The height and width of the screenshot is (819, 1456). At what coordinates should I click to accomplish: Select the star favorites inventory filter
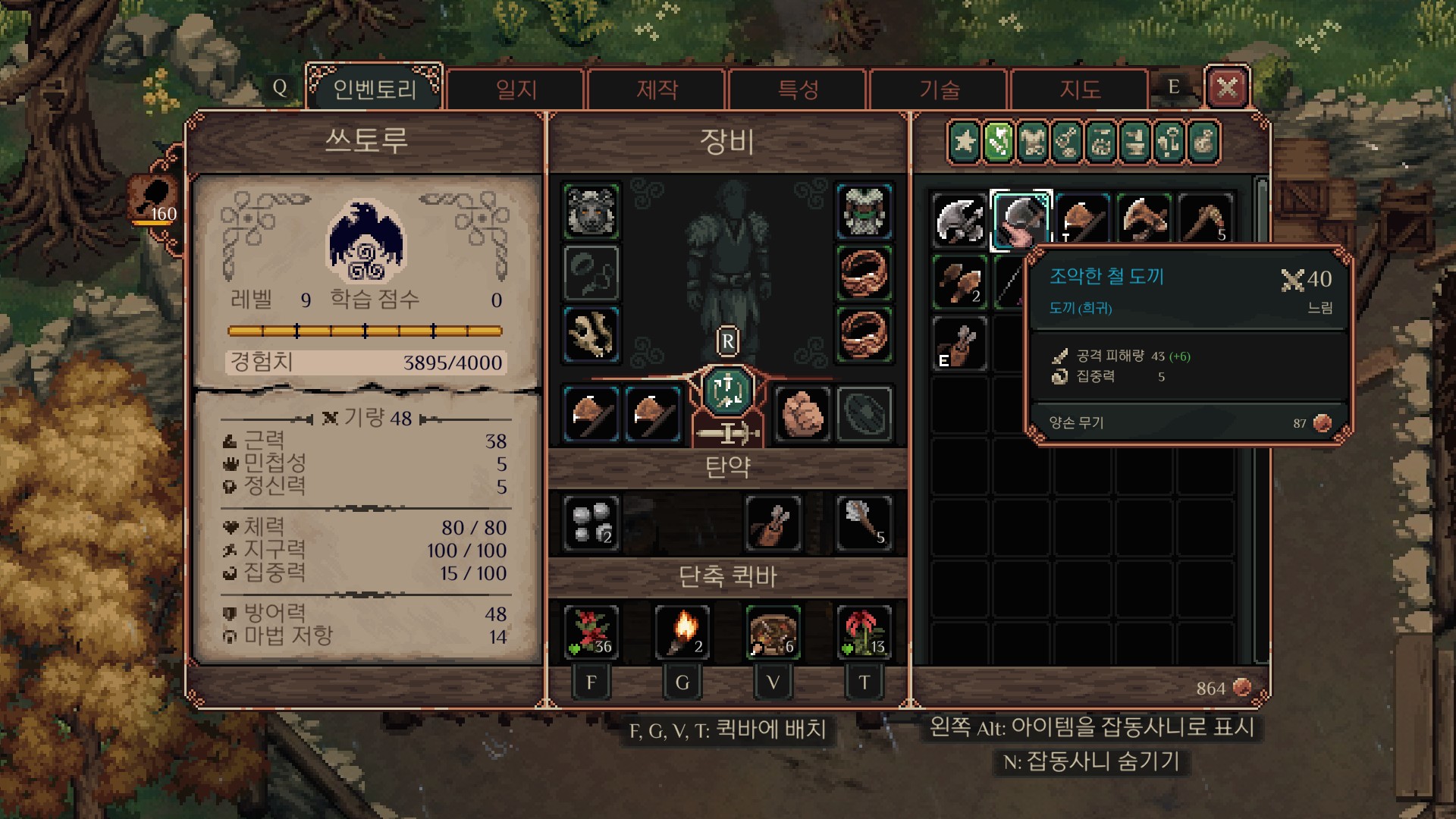pos(965,142)
